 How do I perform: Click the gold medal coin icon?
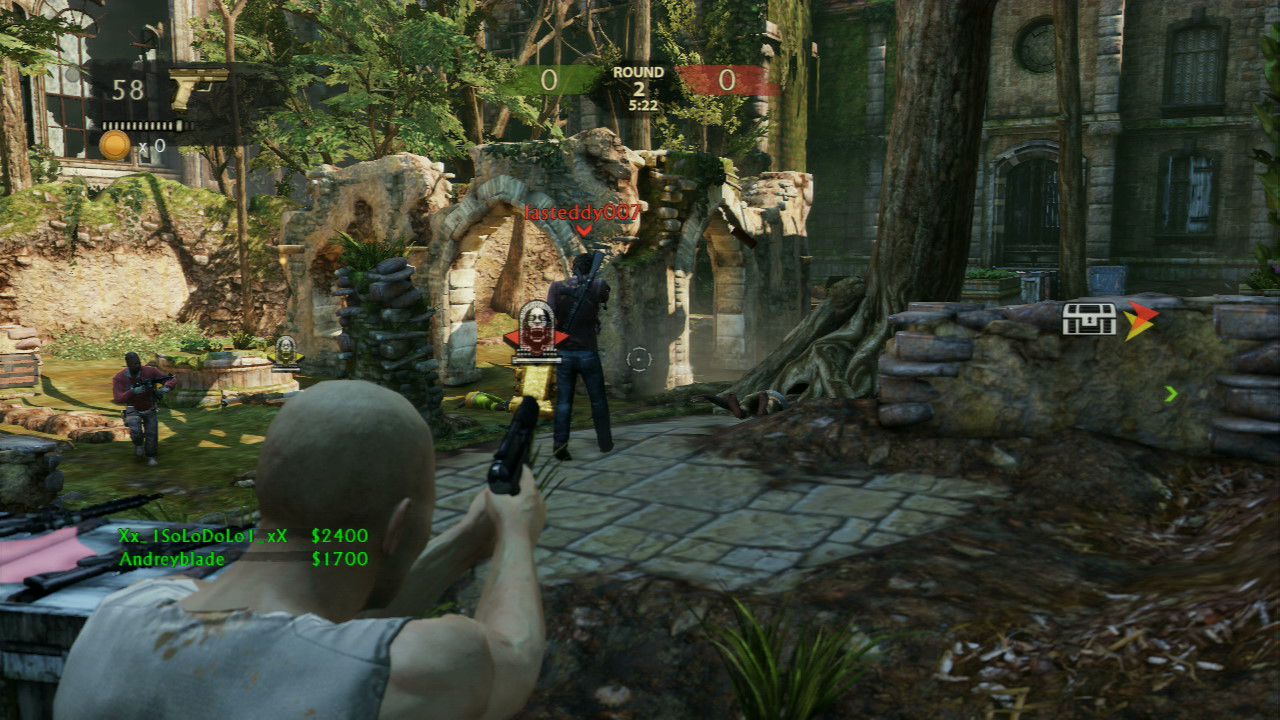click(115, 145)
